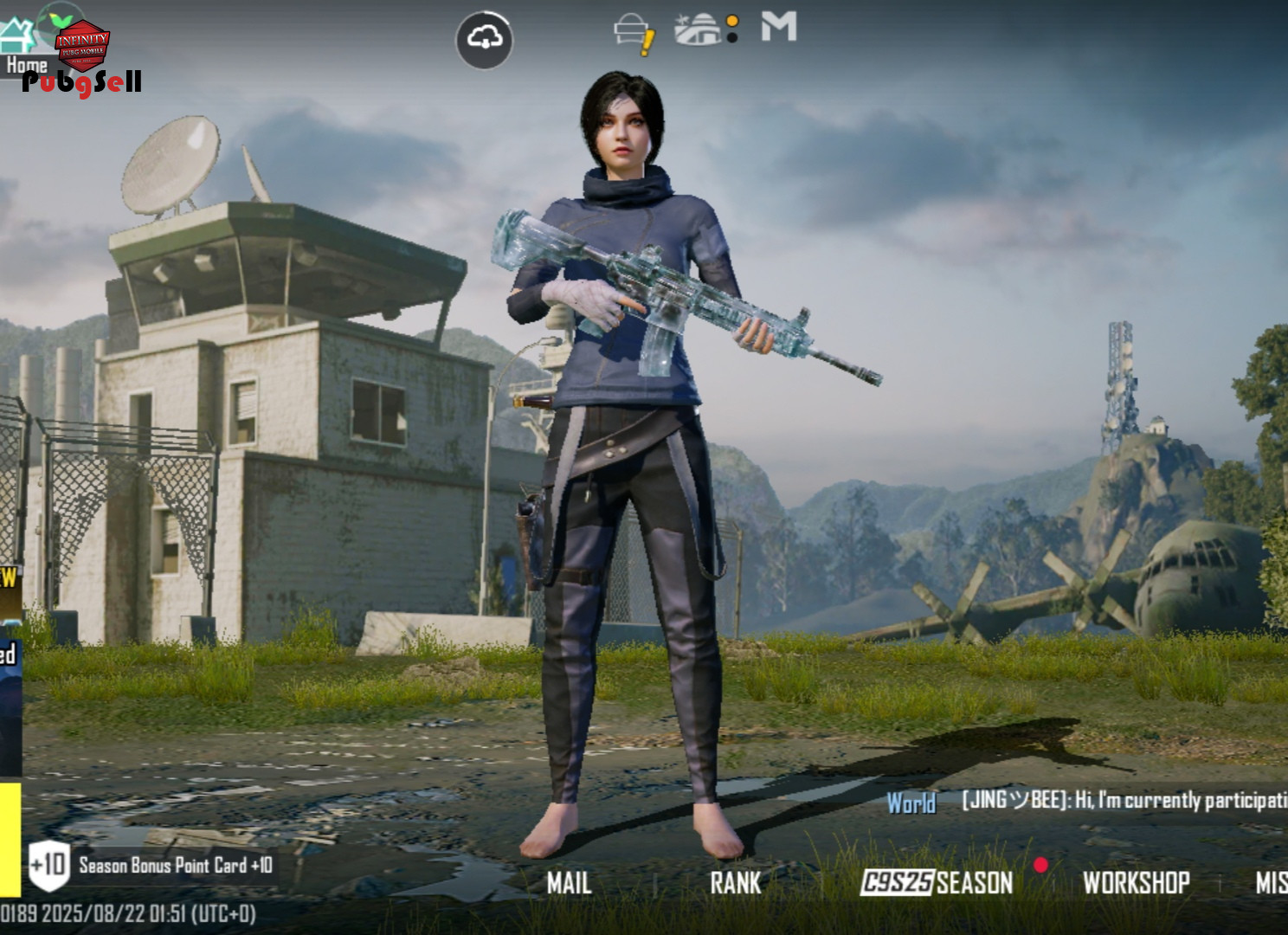This screenshot has width=1288, height=935.
Task: Open the Rank screen
Action: [x=735, y=882]
